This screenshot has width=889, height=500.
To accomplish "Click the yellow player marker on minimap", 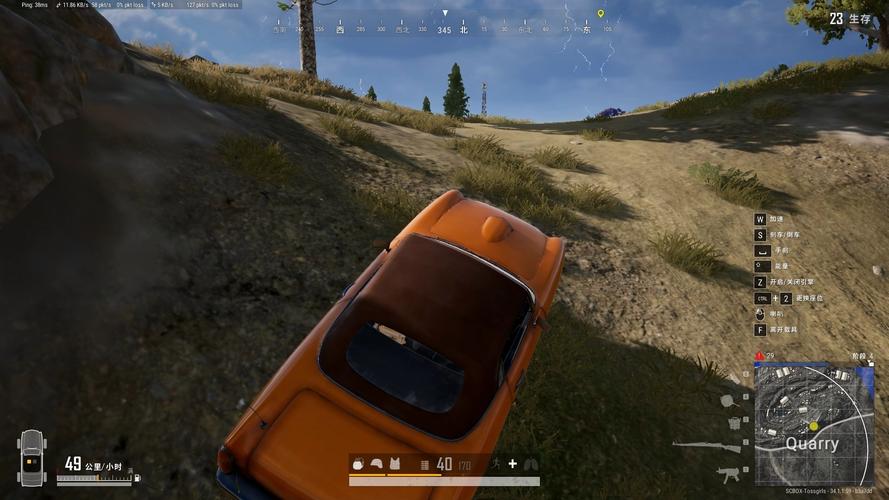I will pyautogui.click(x=814, y=426).
